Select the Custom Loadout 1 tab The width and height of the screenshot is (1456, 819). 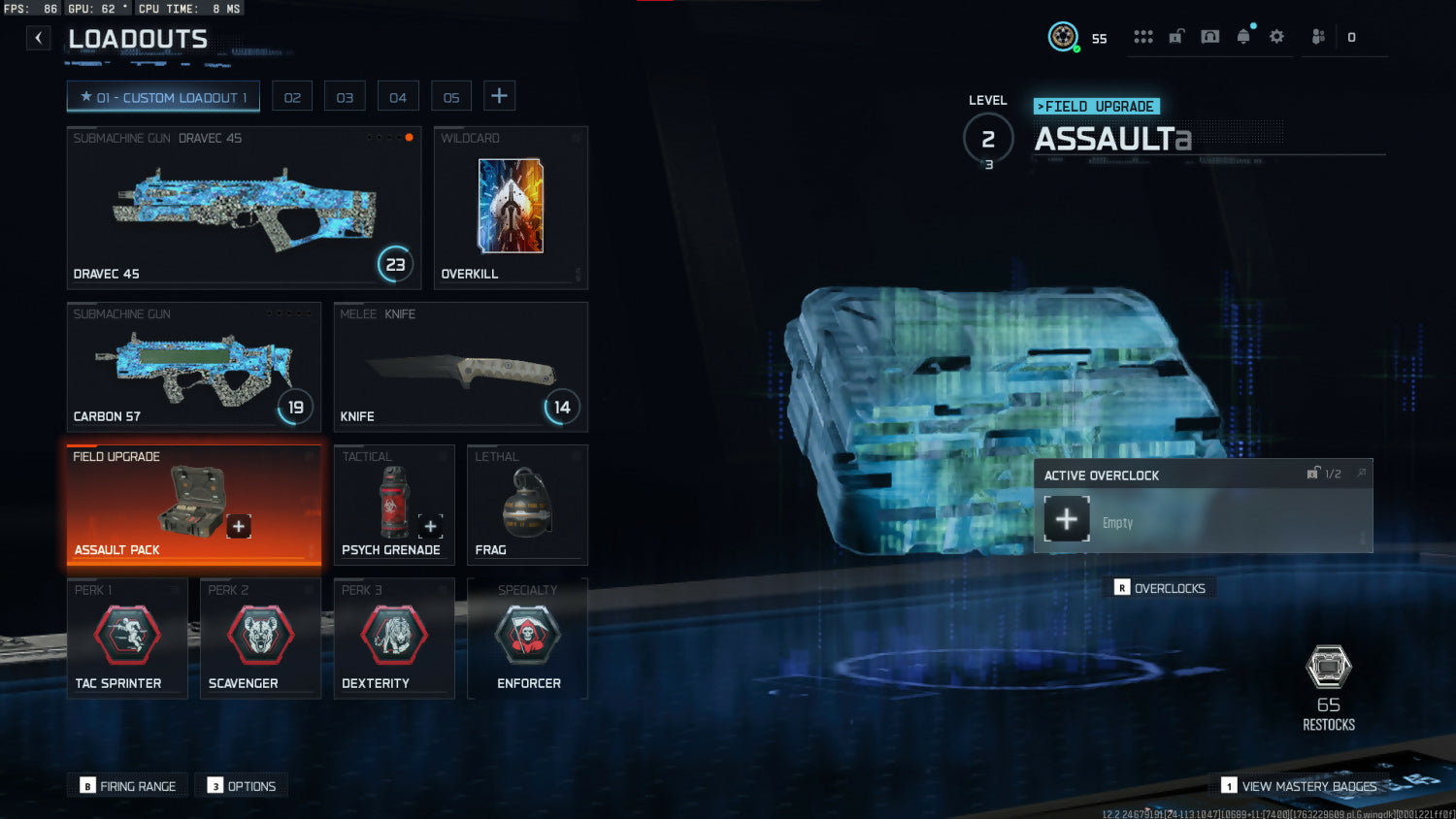[163, 97]
